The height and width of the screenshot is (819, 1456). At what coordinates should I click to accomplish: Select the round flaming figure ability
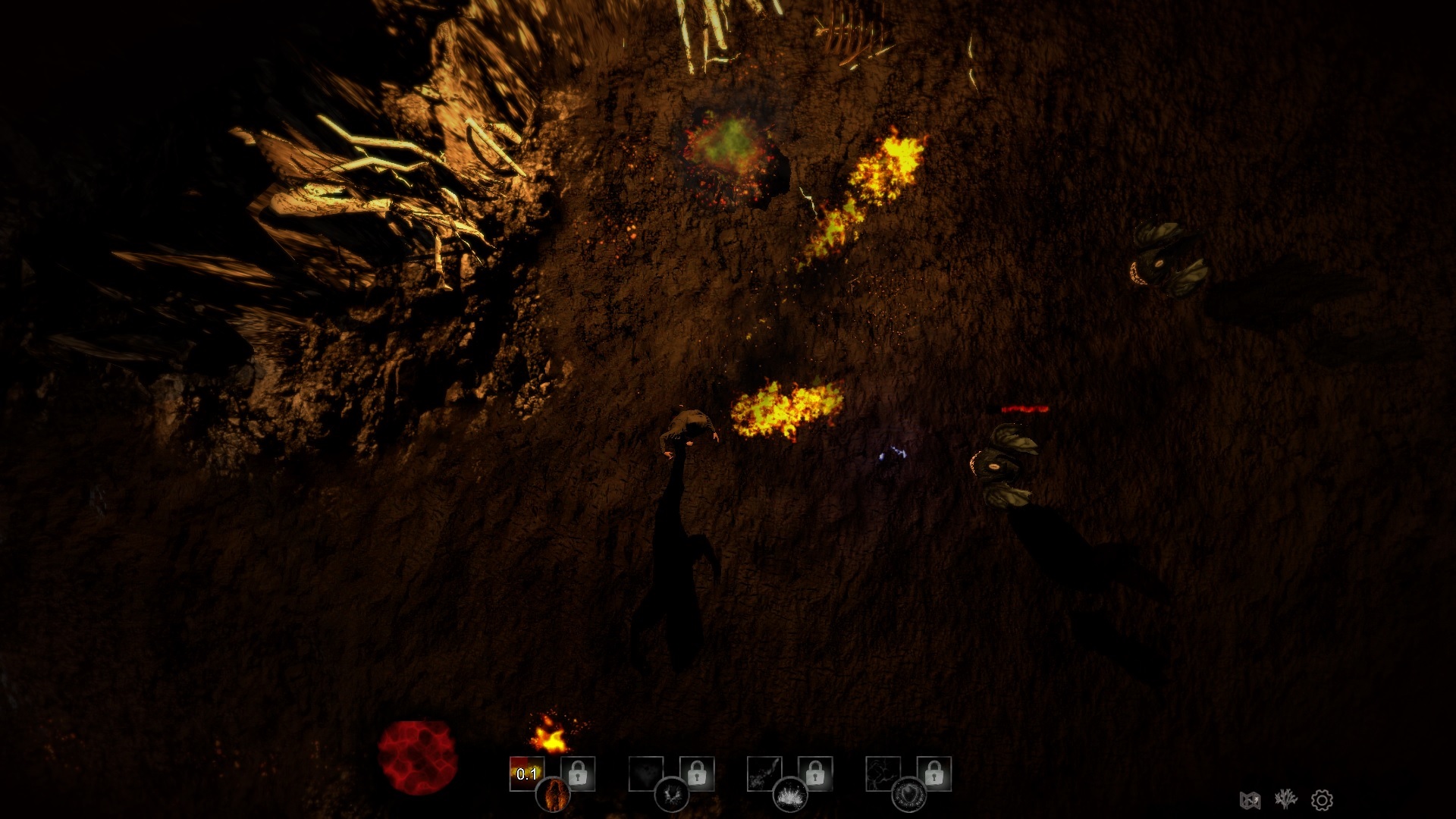553,795
